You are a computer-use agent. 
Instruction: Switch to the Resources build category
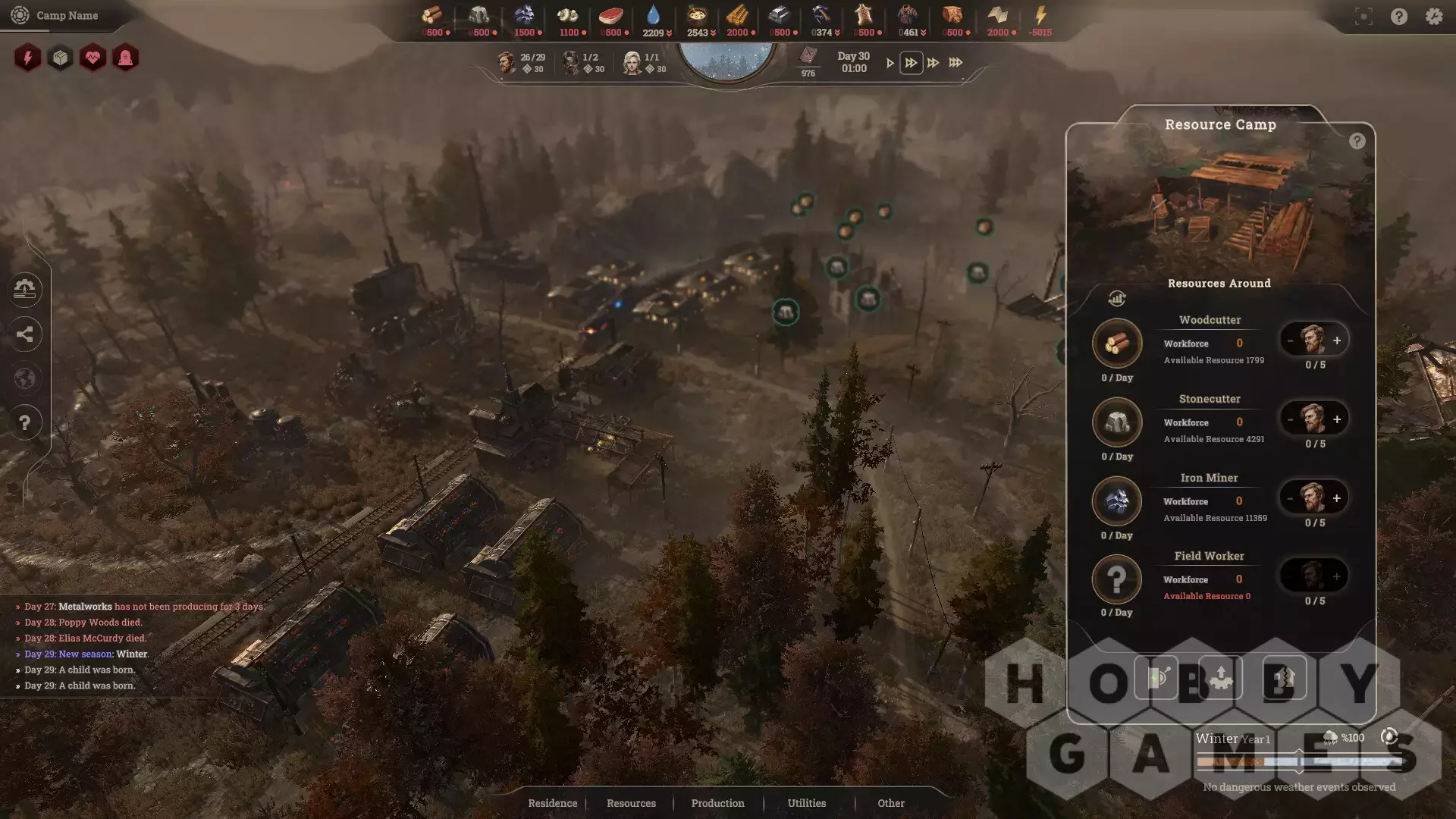pyautogui.click(x=631, y=803)
